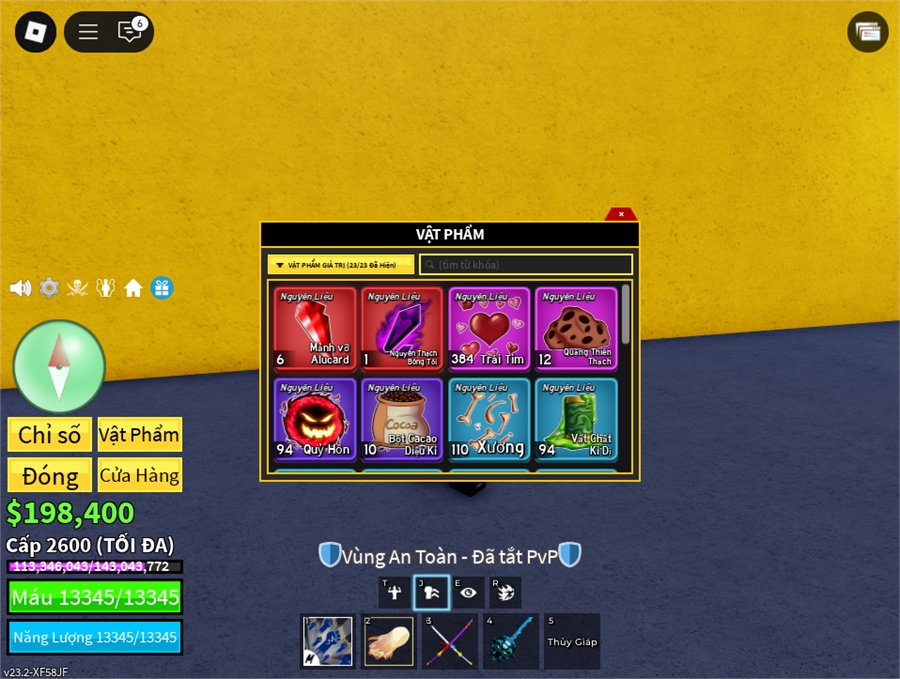Select the Xương bones item
The height and width of the screenshot is (679, 900).
coord(489,419)
